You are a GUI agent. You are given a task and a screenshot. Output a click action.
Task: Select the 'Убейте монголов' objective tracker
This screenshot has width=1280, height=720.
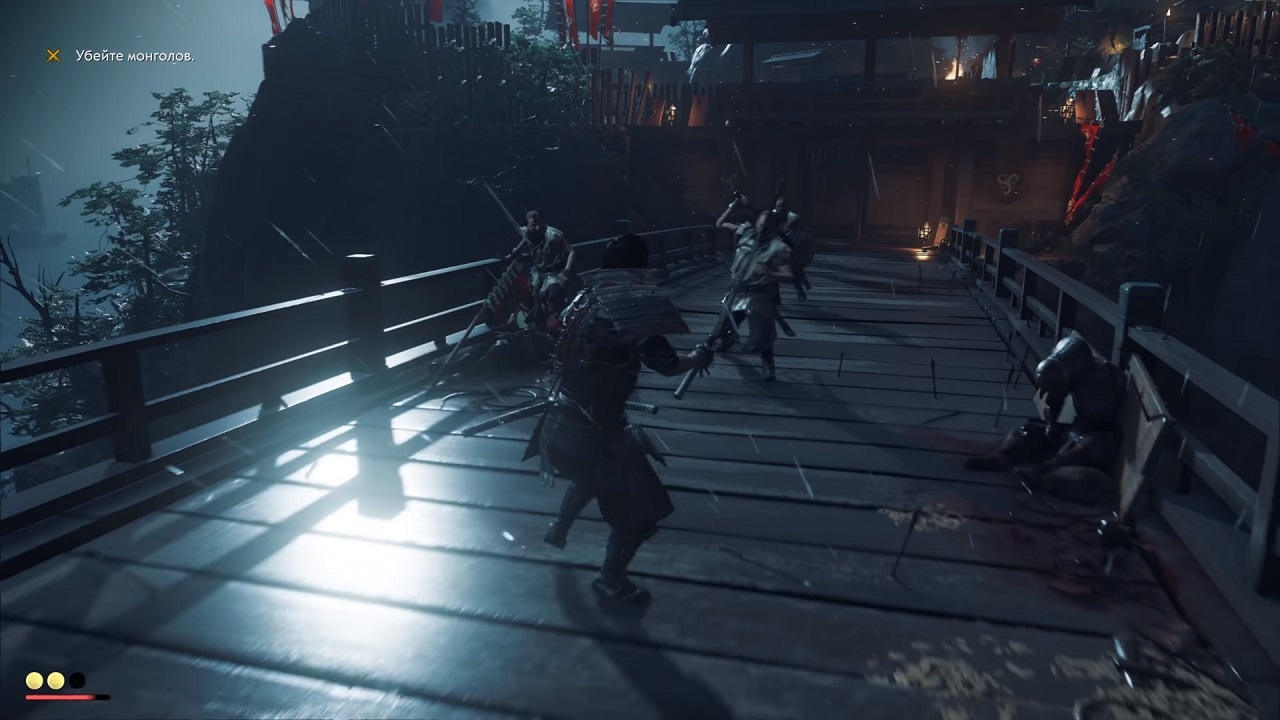(135, 56)
